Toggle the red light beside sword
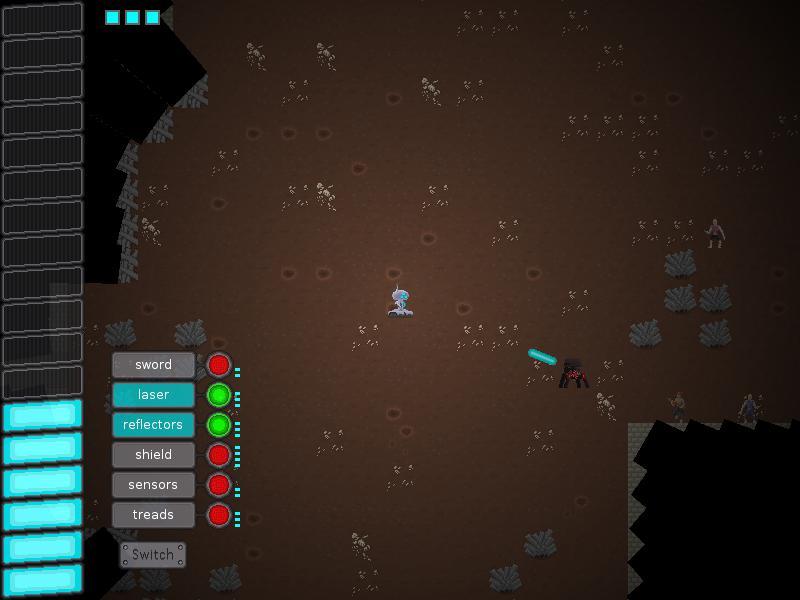 pyautogui.click(x=219, y=365)
